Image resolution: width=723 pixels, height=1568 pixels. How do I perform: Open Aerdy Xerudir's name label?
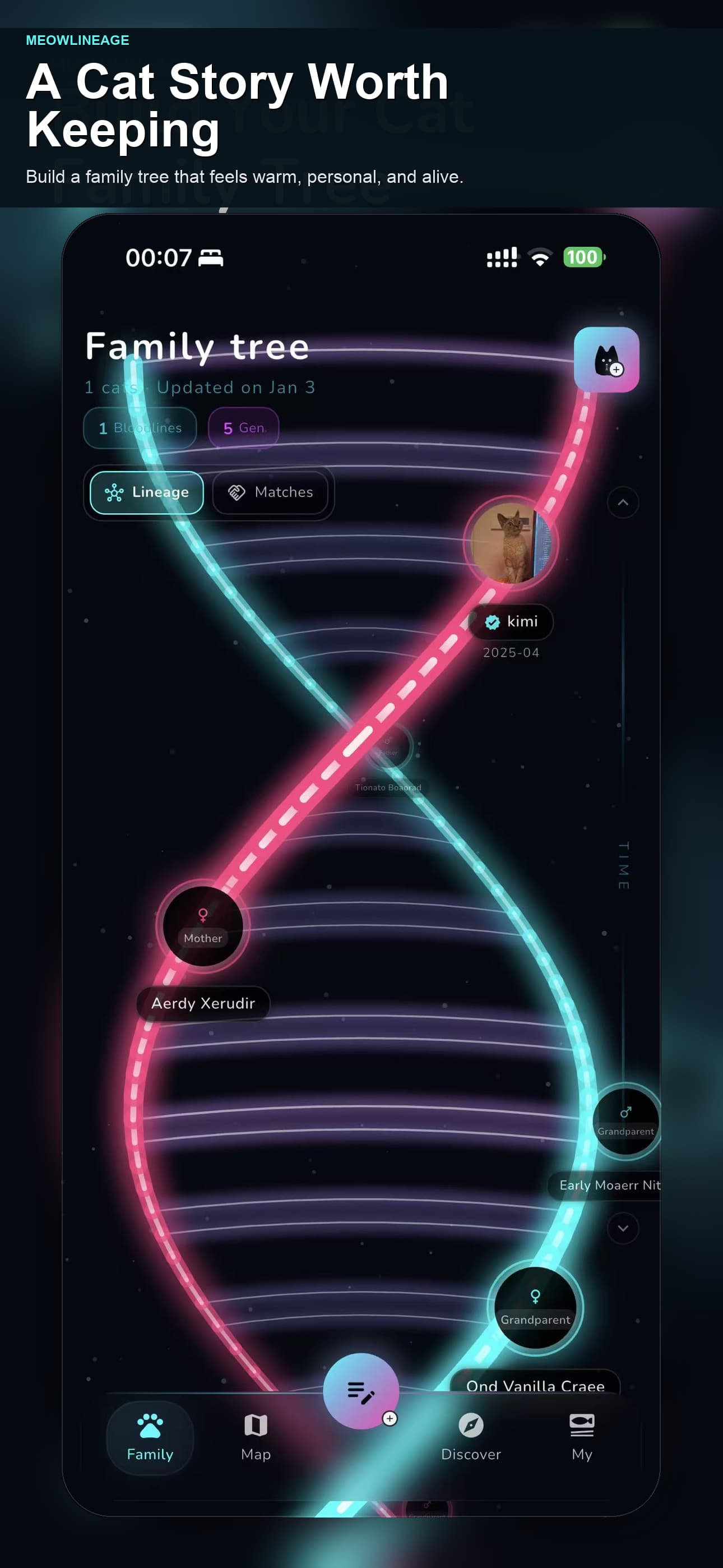tap(203, 1004)
